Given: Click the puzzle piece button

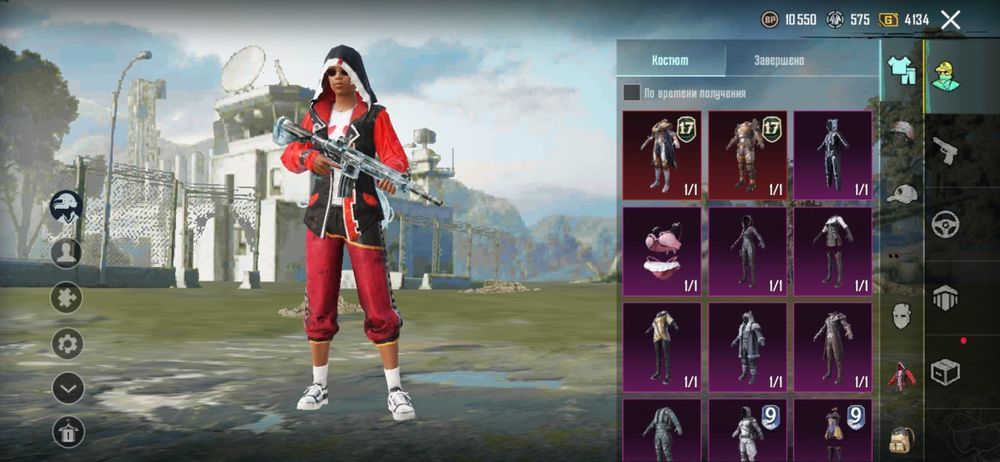Looking at the screenshot, I should pyautogui.click(x=67, y=297).
